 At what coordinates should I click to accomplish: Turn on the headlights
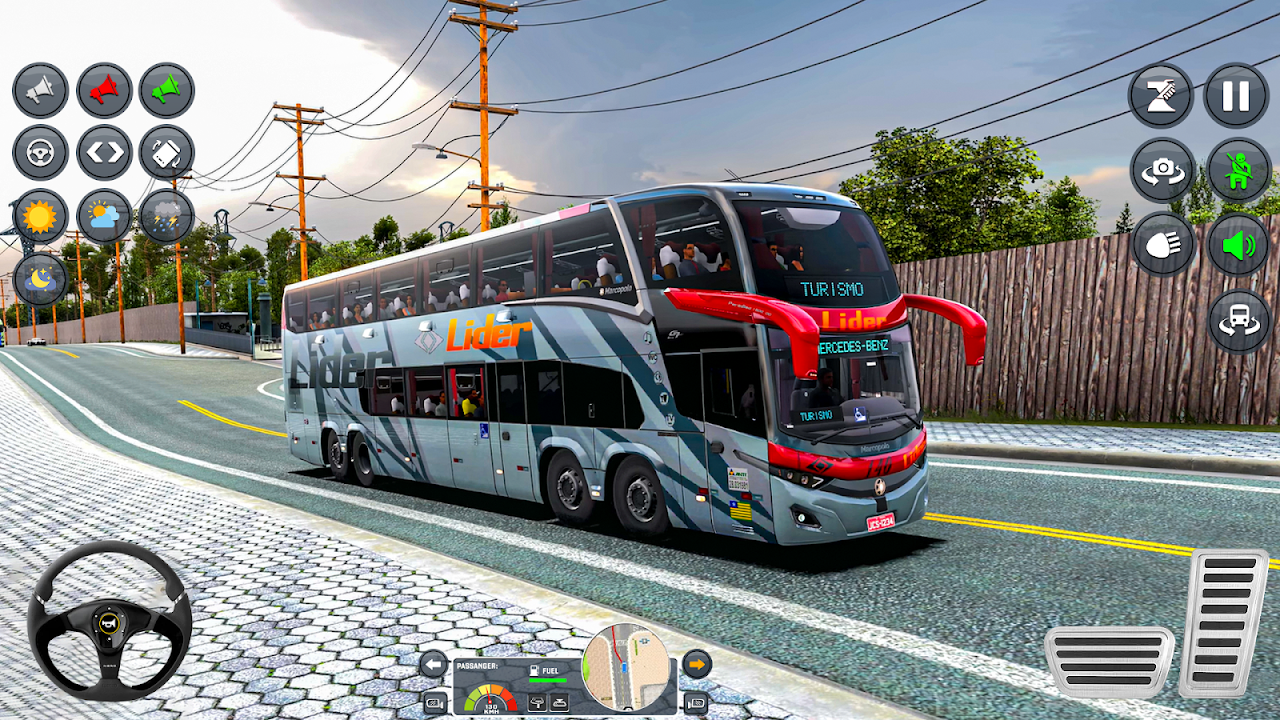point(1163,245)
